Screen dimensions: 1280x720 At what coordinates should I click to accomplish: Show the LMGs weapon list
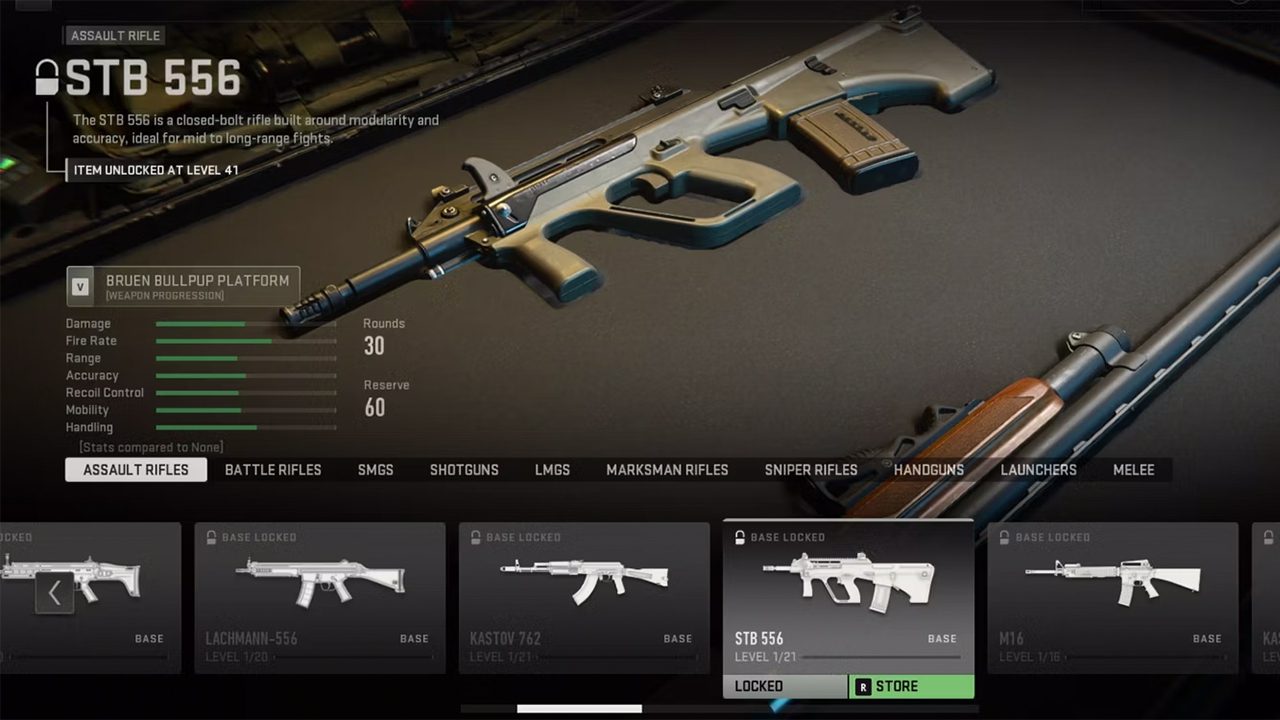pyautogui.click(x=552, y=470)
